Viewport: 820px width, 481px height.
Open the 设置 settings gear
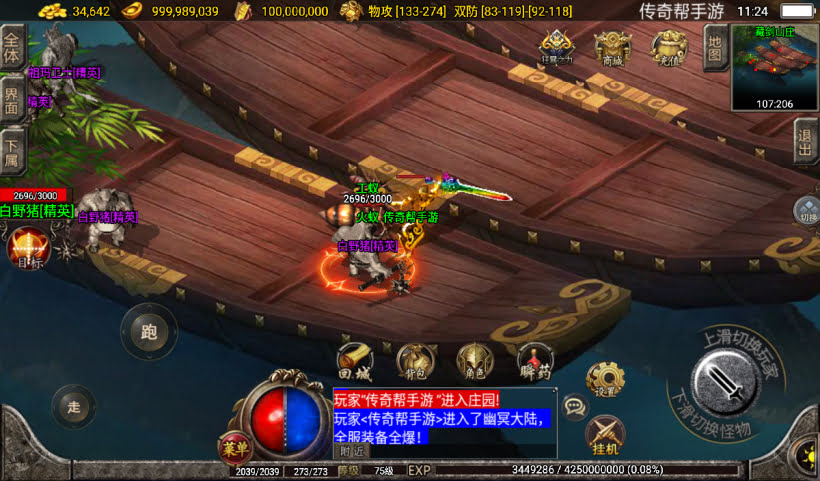[605, 378]
